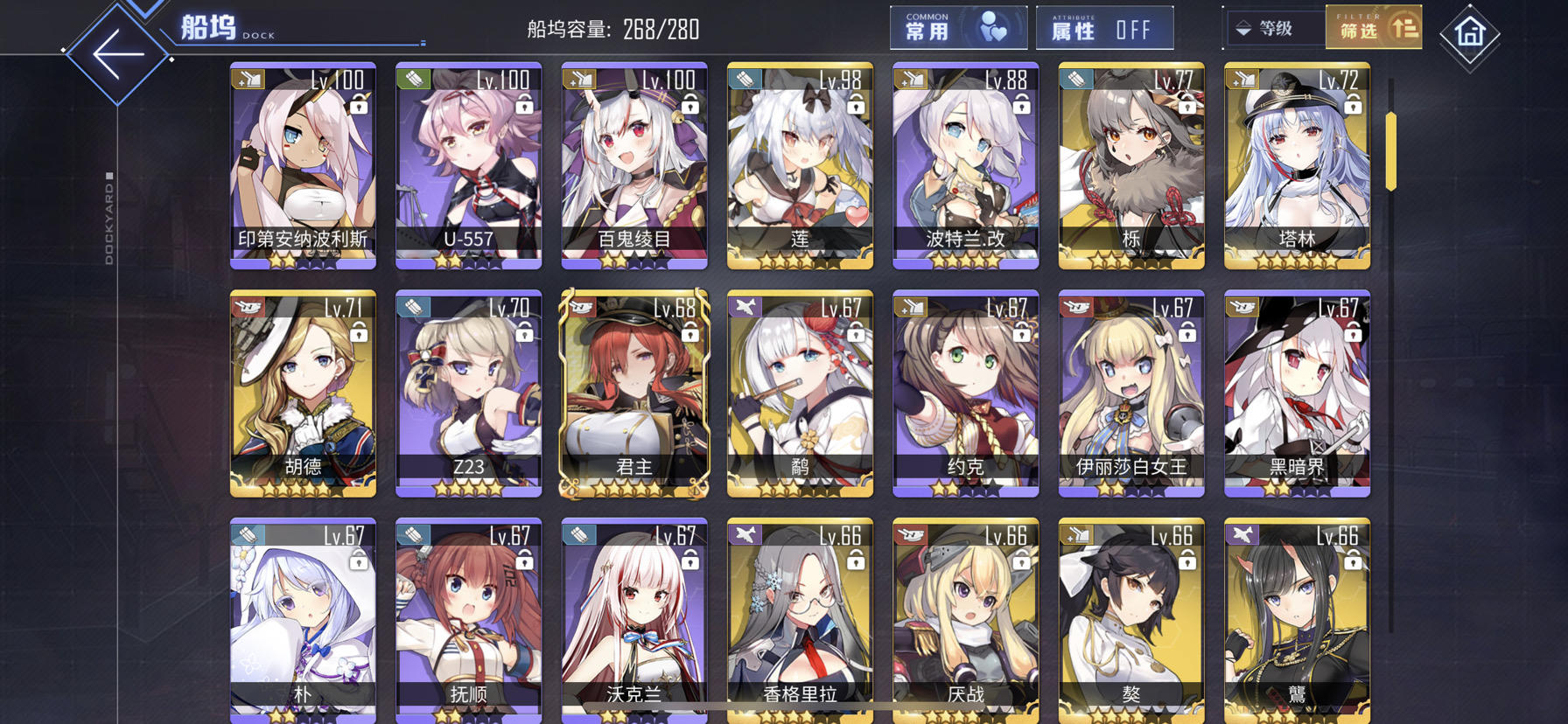Click the gun icon on 印第安纳波利斯's card
The width and height of the screenshot is (1568, 724).
248,78
